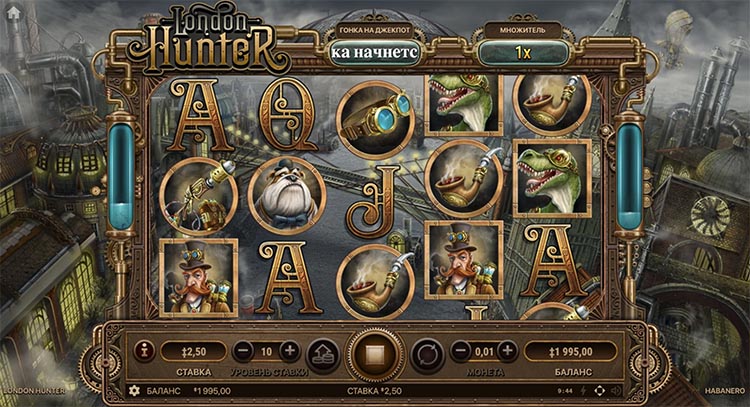750x407 pixels.
Task: Click the max bet coin-stack button
Action: (322, 354)
